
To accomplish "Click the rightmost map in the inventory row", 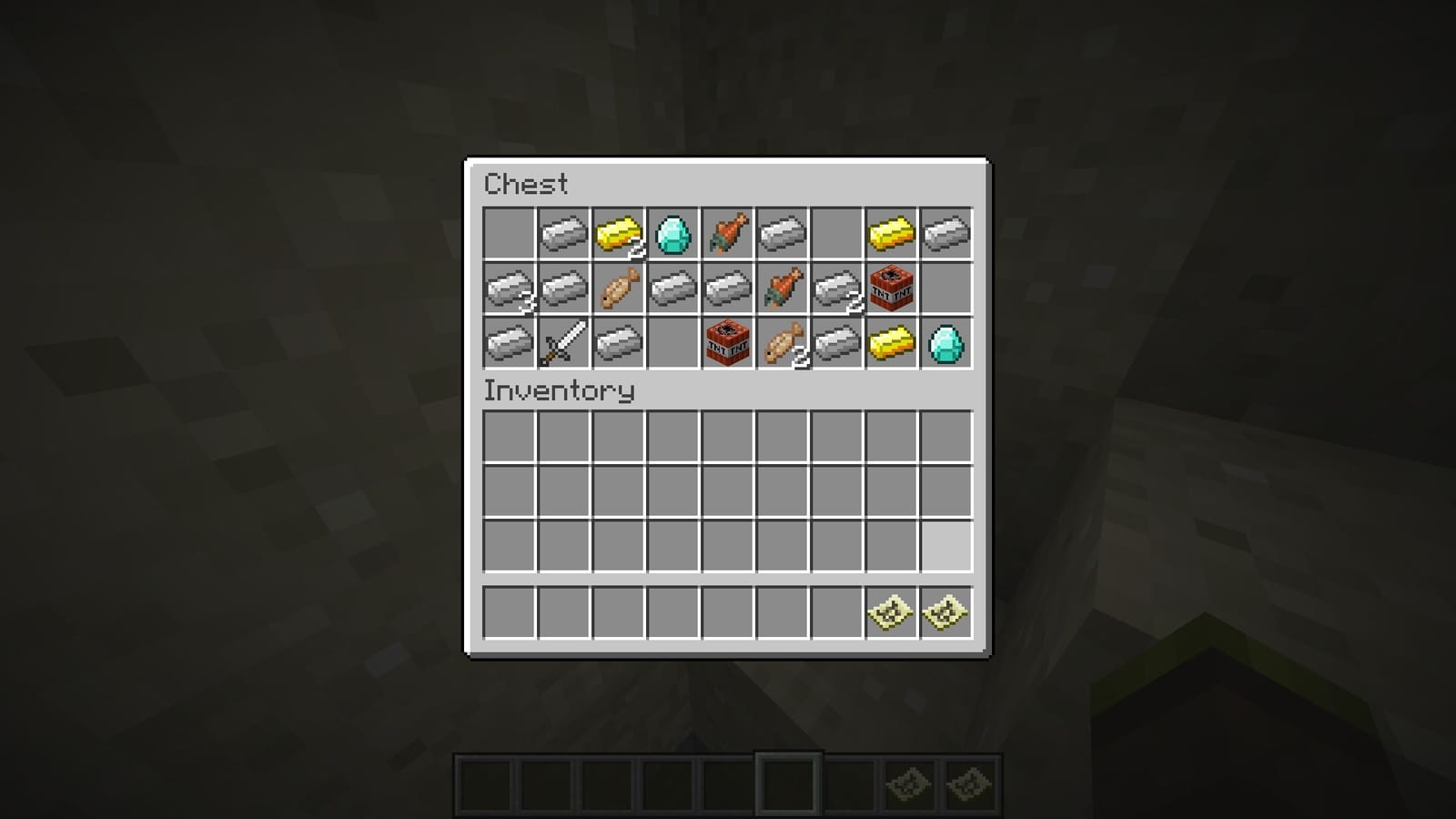I will click(x=945, y=612).
